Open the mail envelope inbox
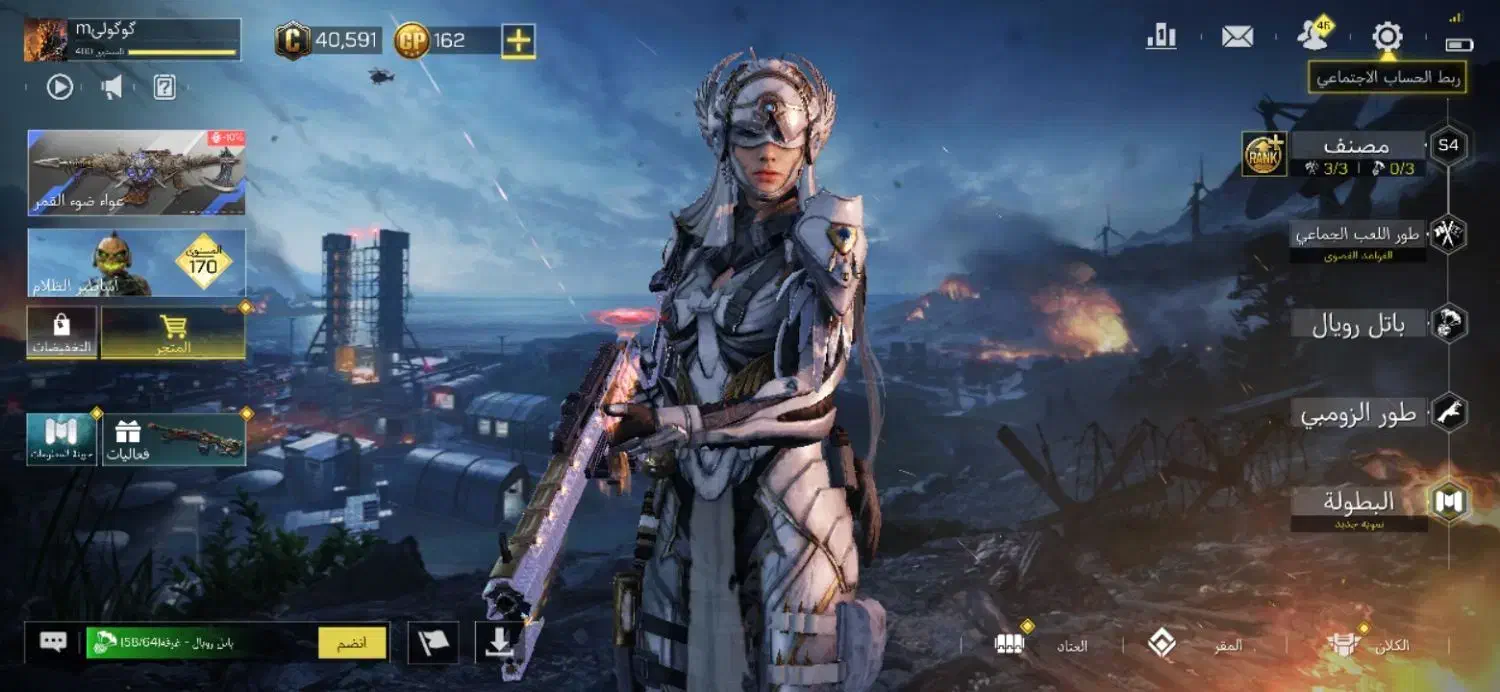Image resolution: width=1500 pixels, height=692 pixels. pyautogui.click(x=1237, y=38)
